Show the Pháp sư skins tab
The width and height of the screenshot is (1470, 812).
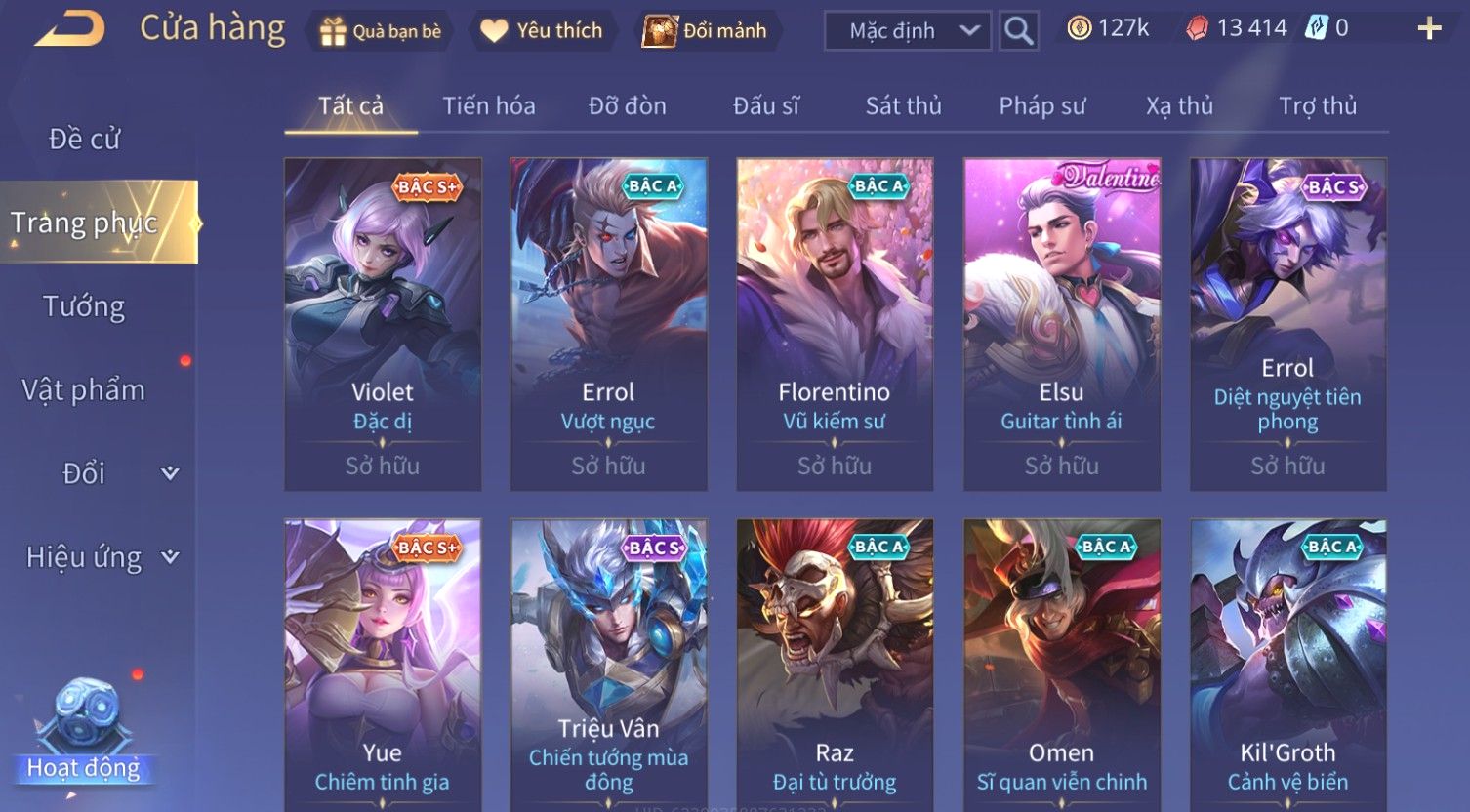pyautogui.click(x=1041, y=105)
